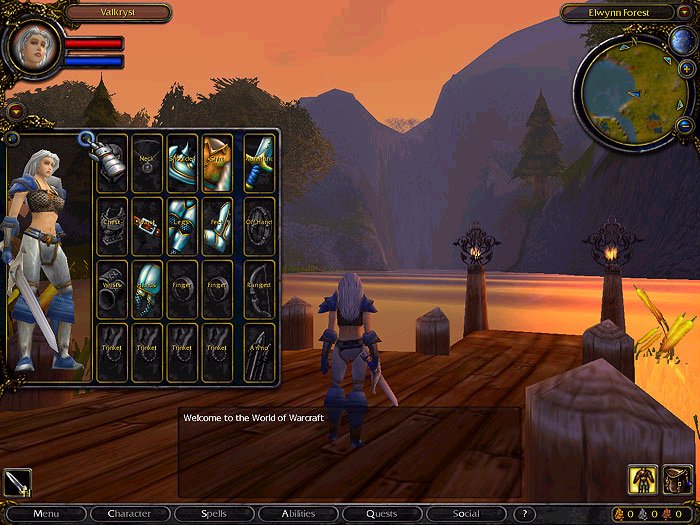Open the Character panel button

coord(129,514)
